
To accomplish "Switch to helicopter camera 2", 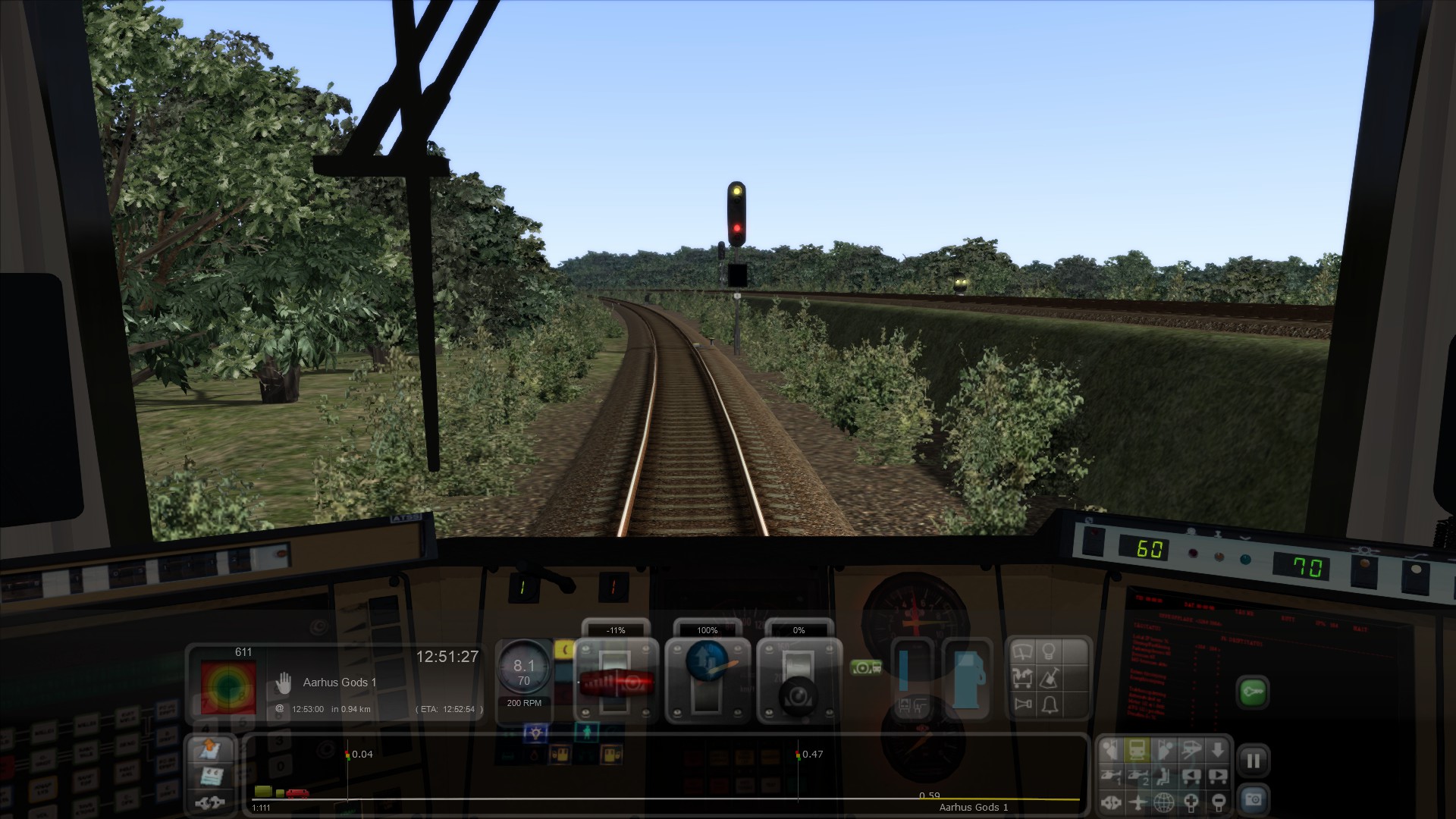I will pos(1137,776).
